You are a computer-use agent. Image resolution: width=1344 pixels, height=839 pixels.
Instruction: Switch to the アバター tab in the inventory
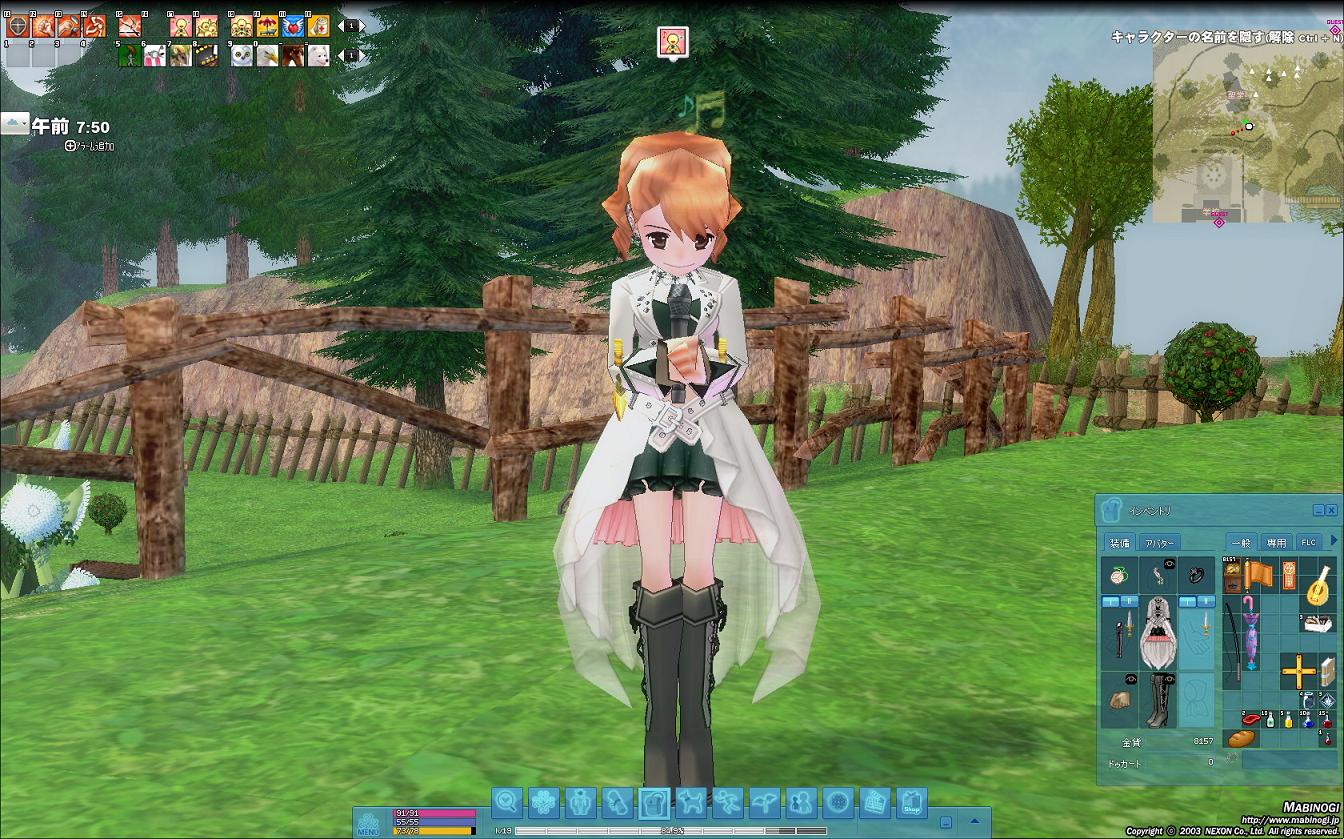[x=1161, y=541]
